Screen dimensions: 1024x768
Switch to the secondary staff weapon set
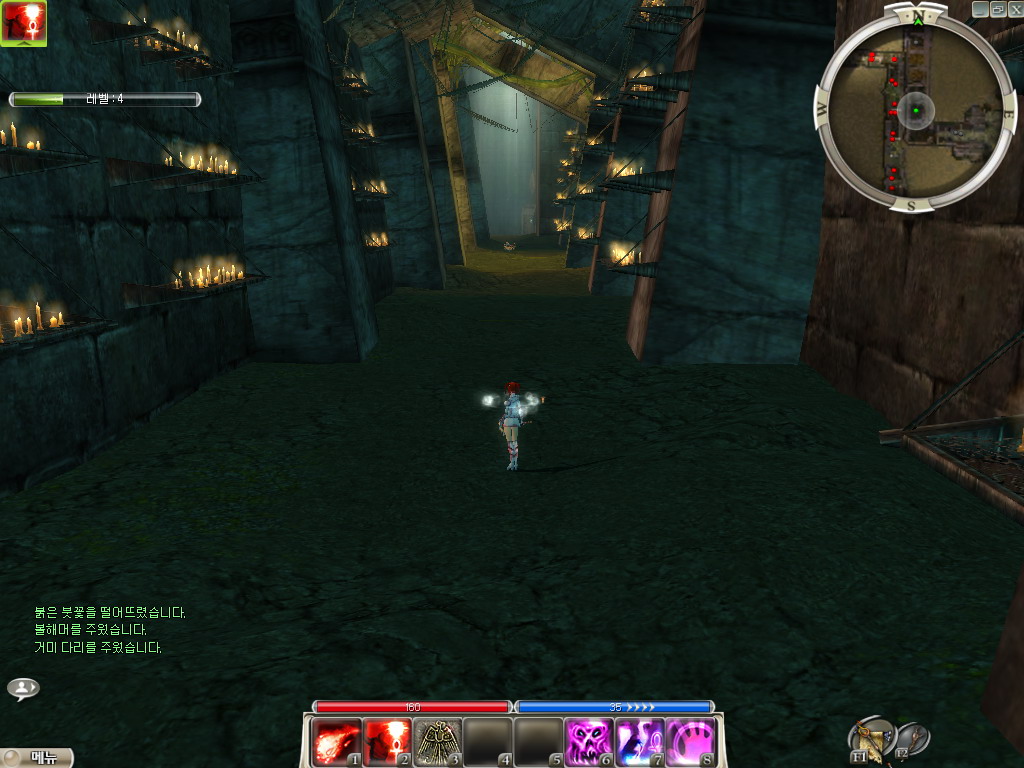coord(911,738)
